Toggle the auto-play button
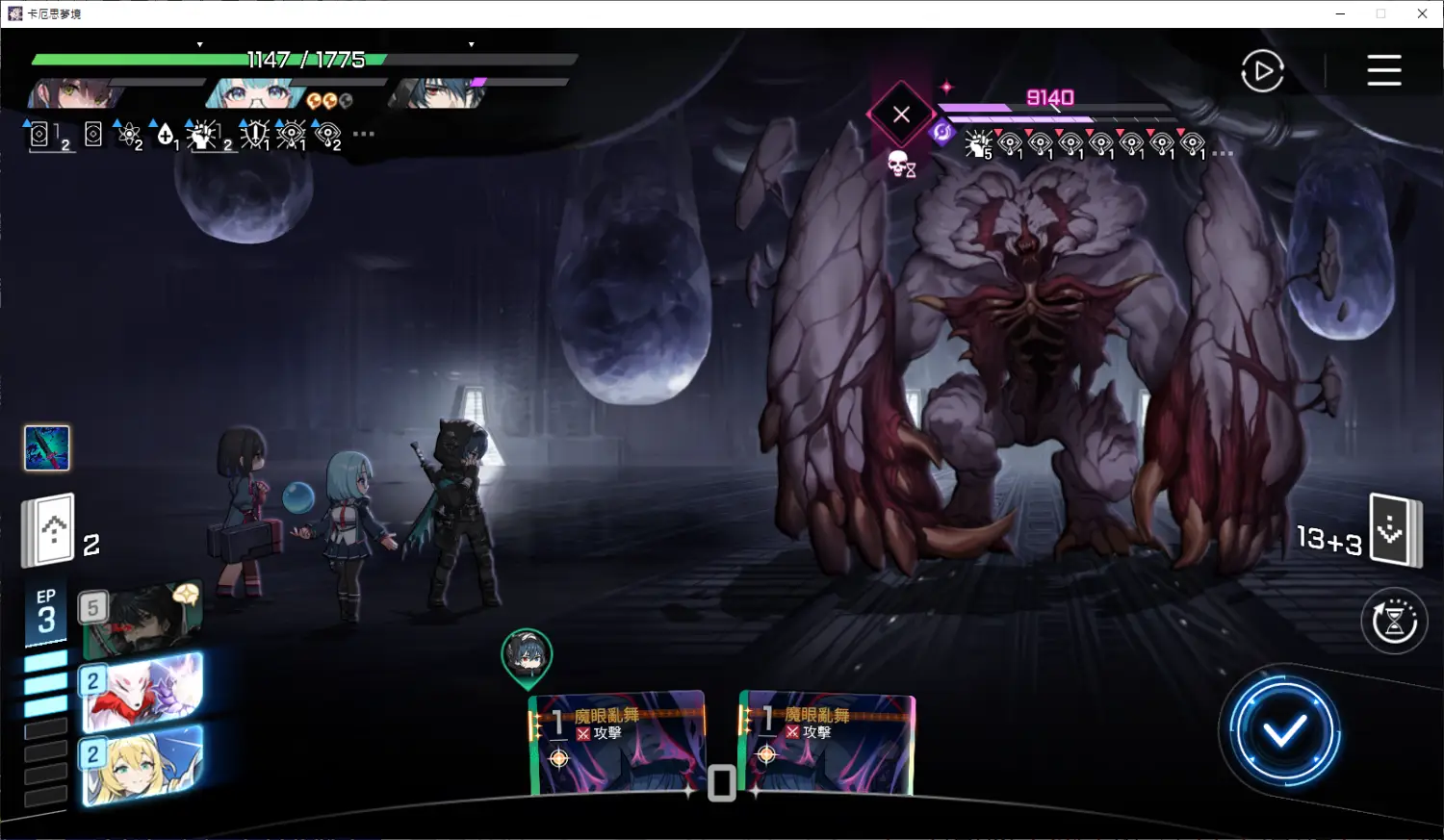 (x=1262, y=71)
